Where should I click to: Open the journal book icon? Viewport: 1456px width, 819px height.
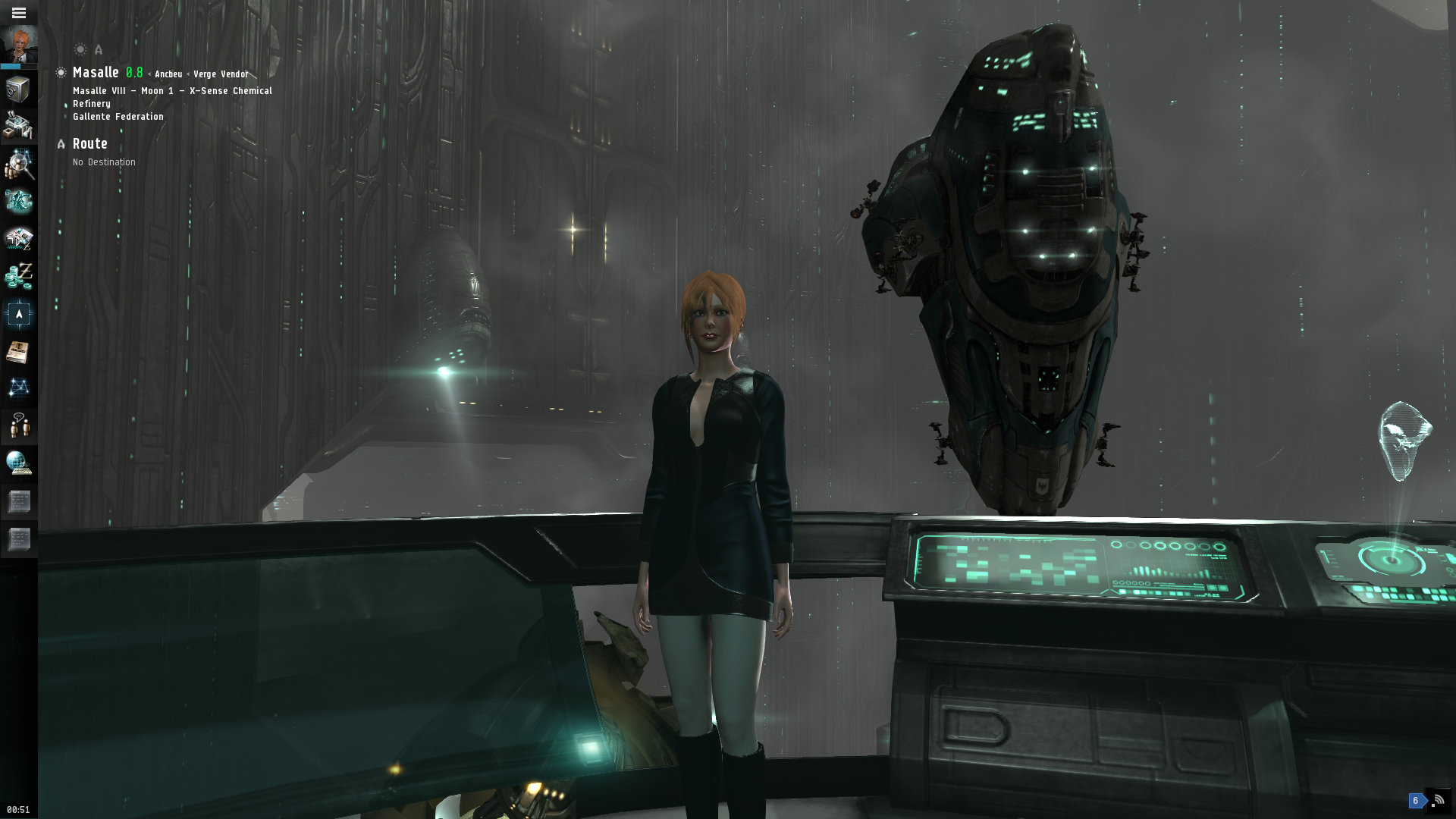[18, 352]
